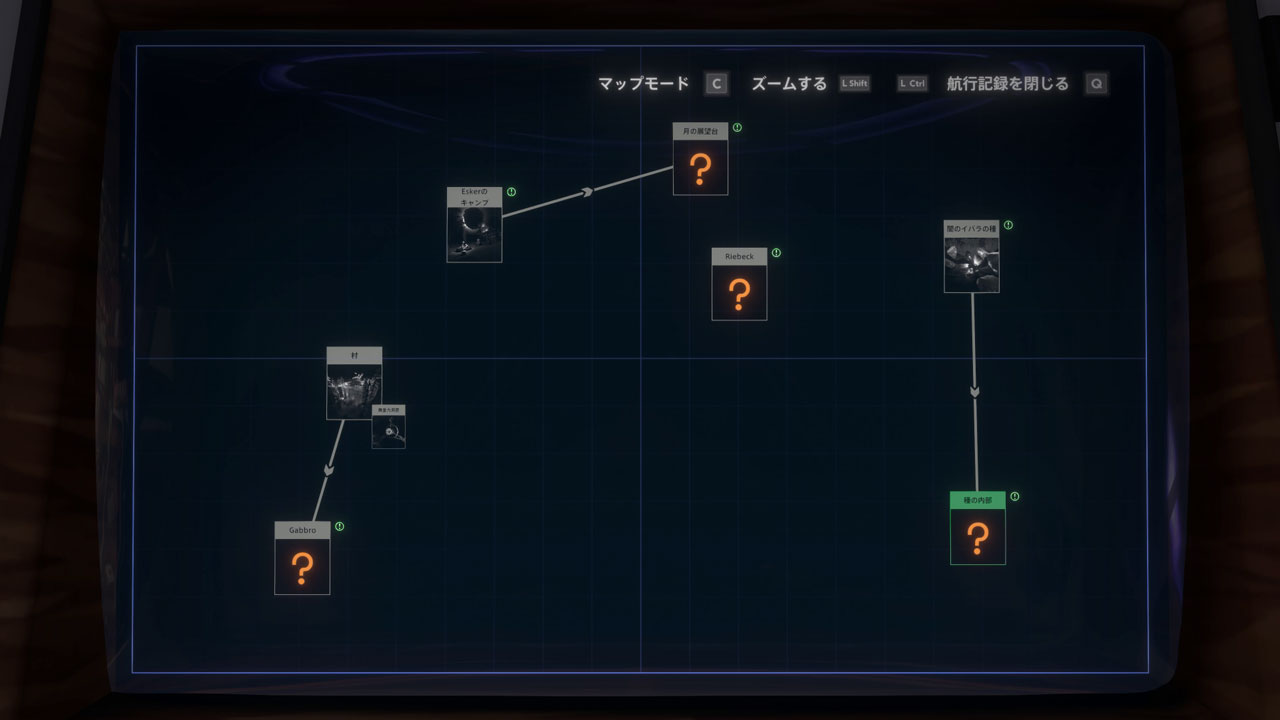Select the question mark for 月の展望台
The height and width of the screenshot is (720, 1280).
pos(700,168)
